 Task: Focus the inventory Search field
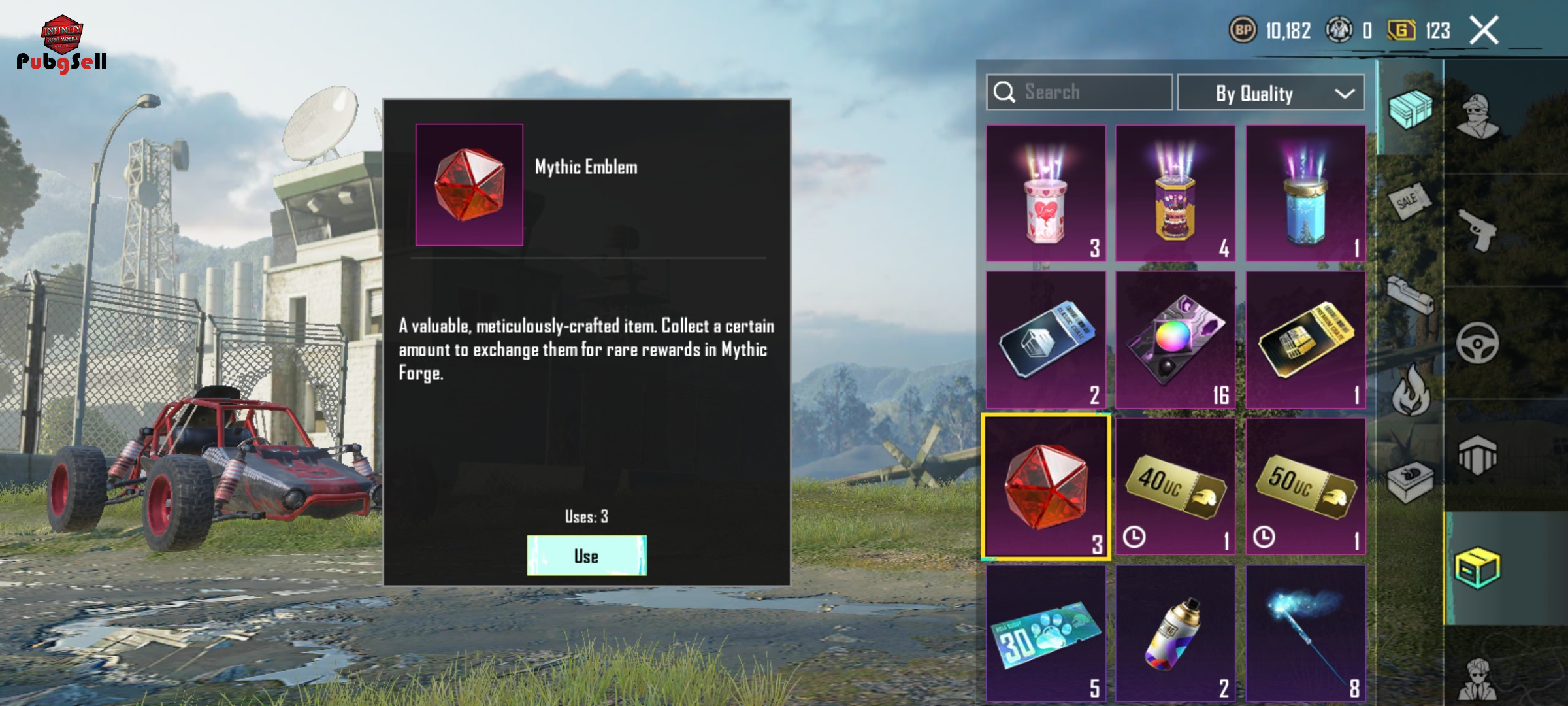(x=1079, y=92)
